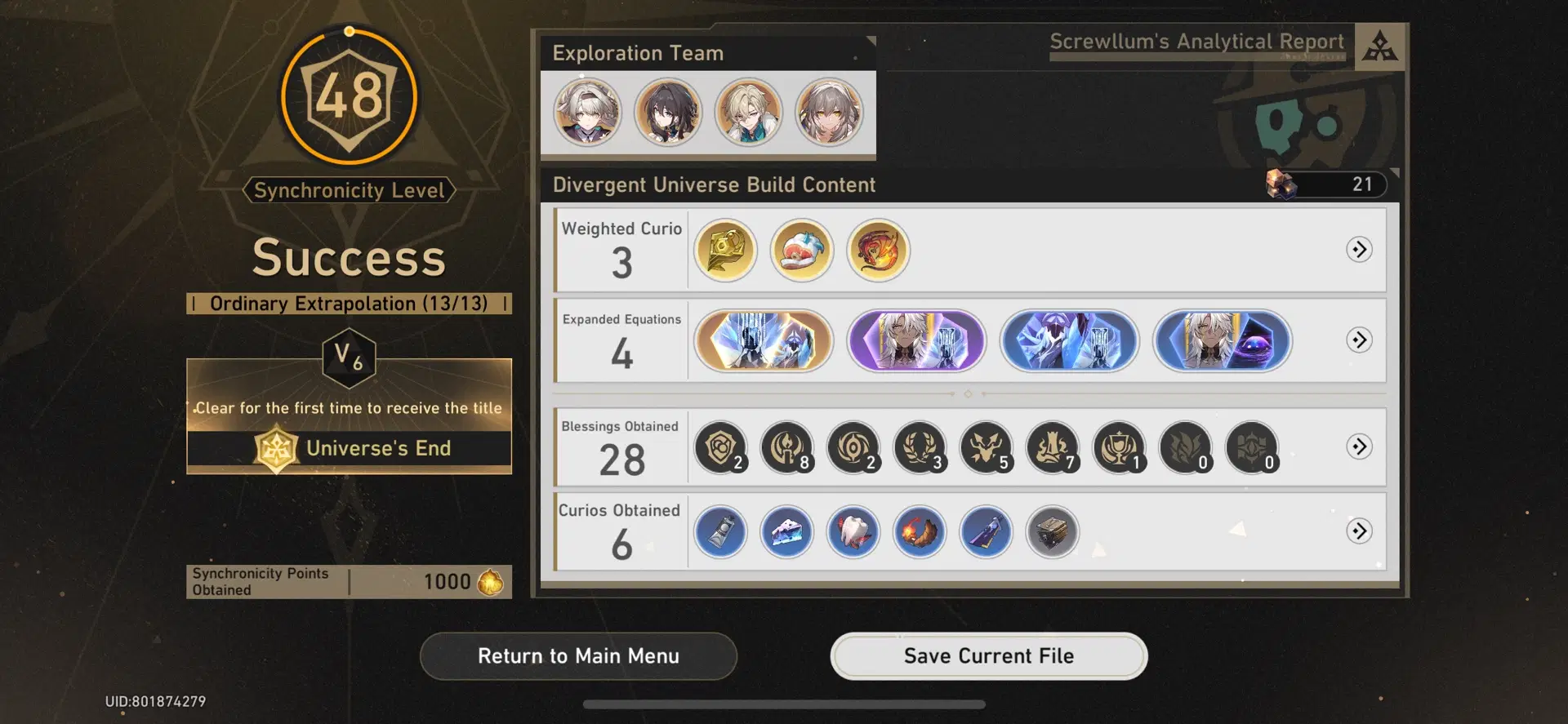Viewport: 1568px width, 724px height.
Task: Click the Universe's End title emblem
Action: tap(277, 448)
